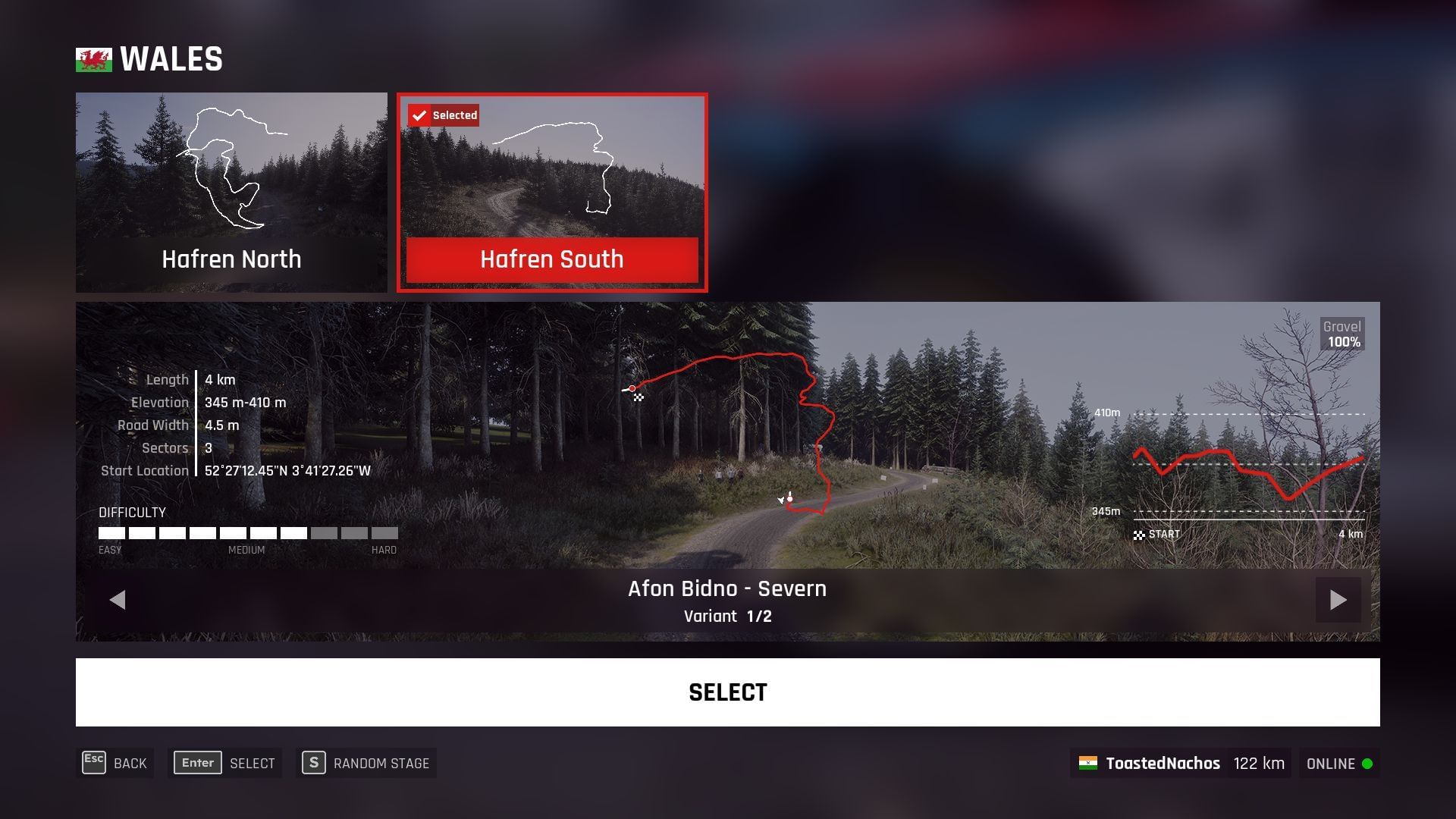Click the Gravel 100% surface badge
Viewport: 1456px width, 819px height.
[1342, 334]
